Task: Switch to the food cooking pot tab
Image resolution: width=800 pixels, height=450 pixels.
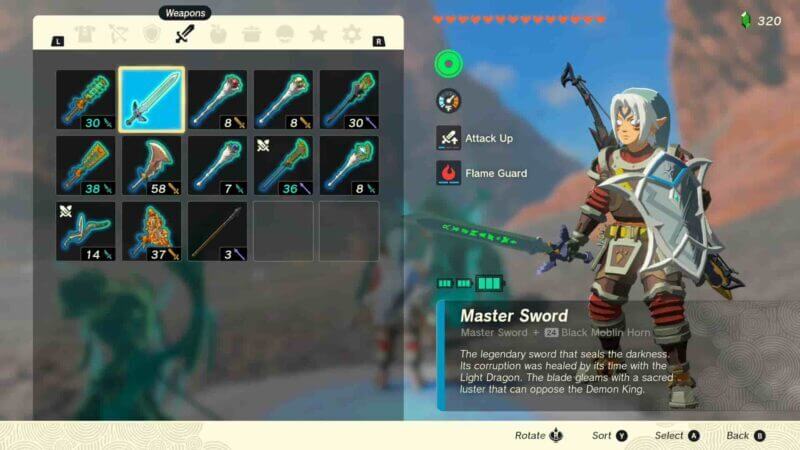Action: pos(251,35)
